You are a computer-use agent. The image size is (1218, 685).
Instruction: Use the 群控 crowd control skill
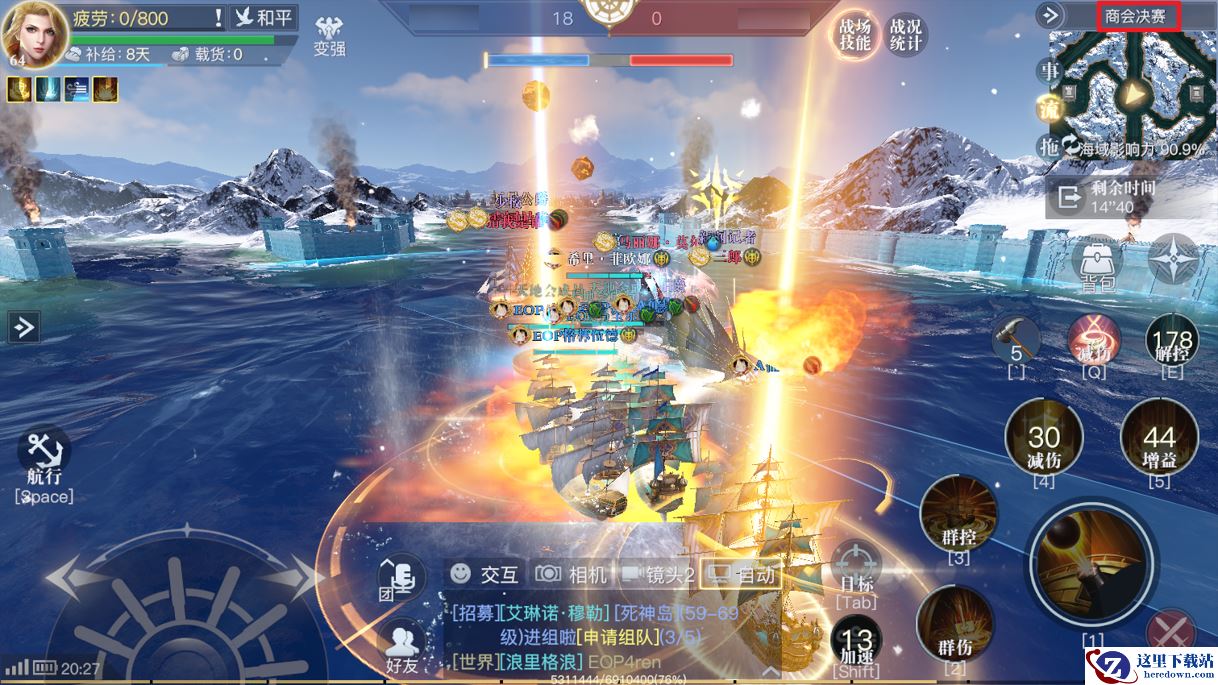(x=958, y=517)
